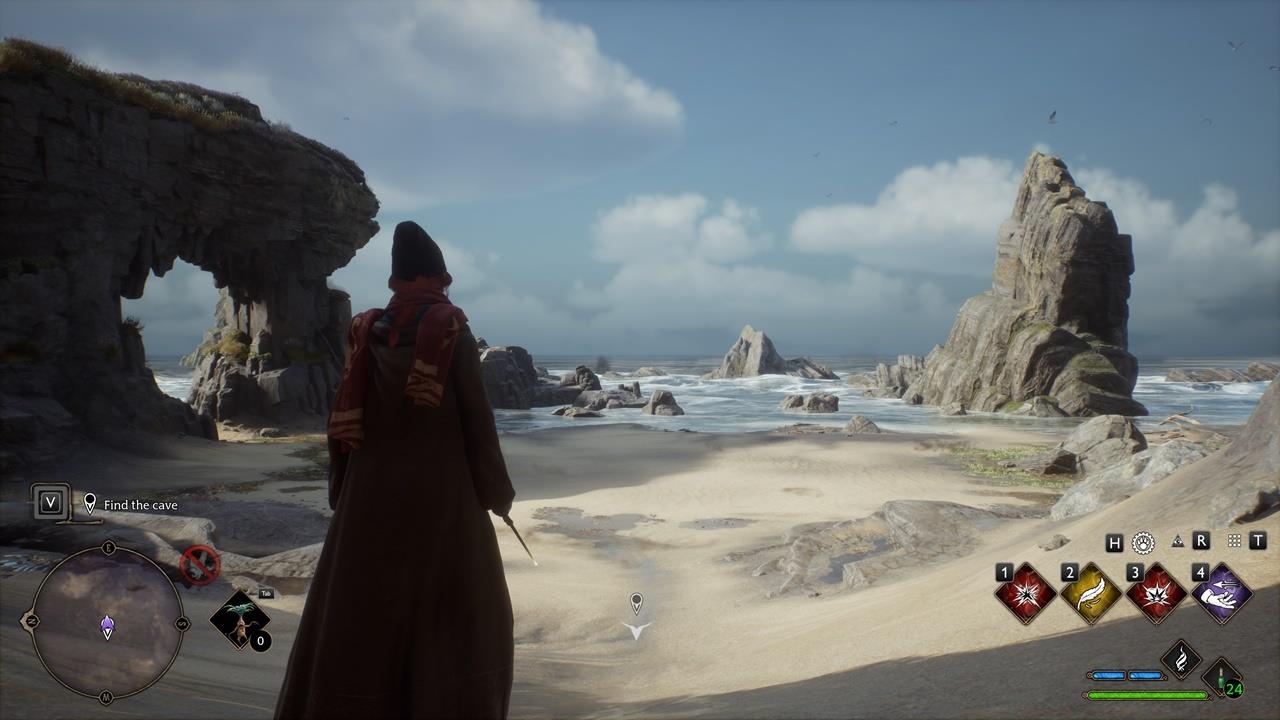Click the Find the cave objective text
The width and height of the screenshot is (1280, 720).
tap(140, 505)
